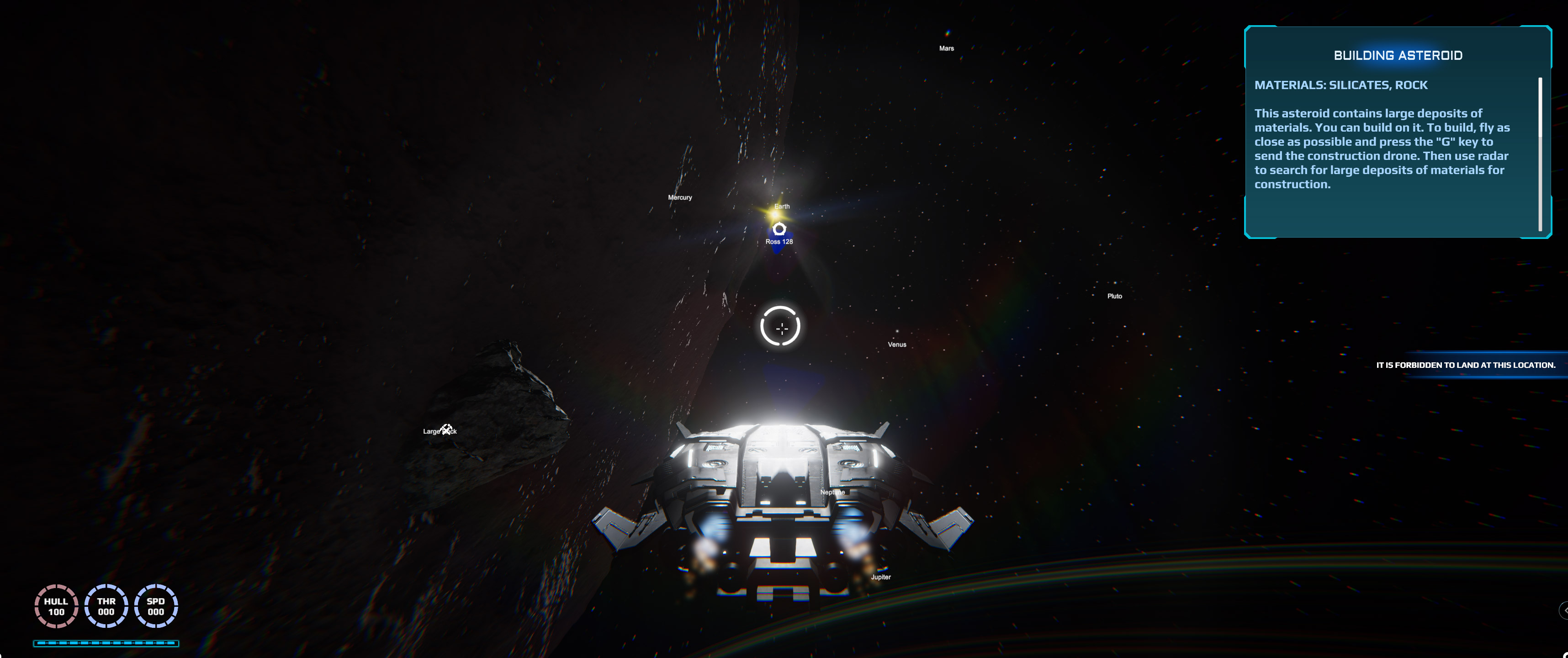Image resolution: width=1568 pixels, height=658 pixels.
Task: Select the Mars navigation label
Action: pyautogui.click(x=946, y=48)
